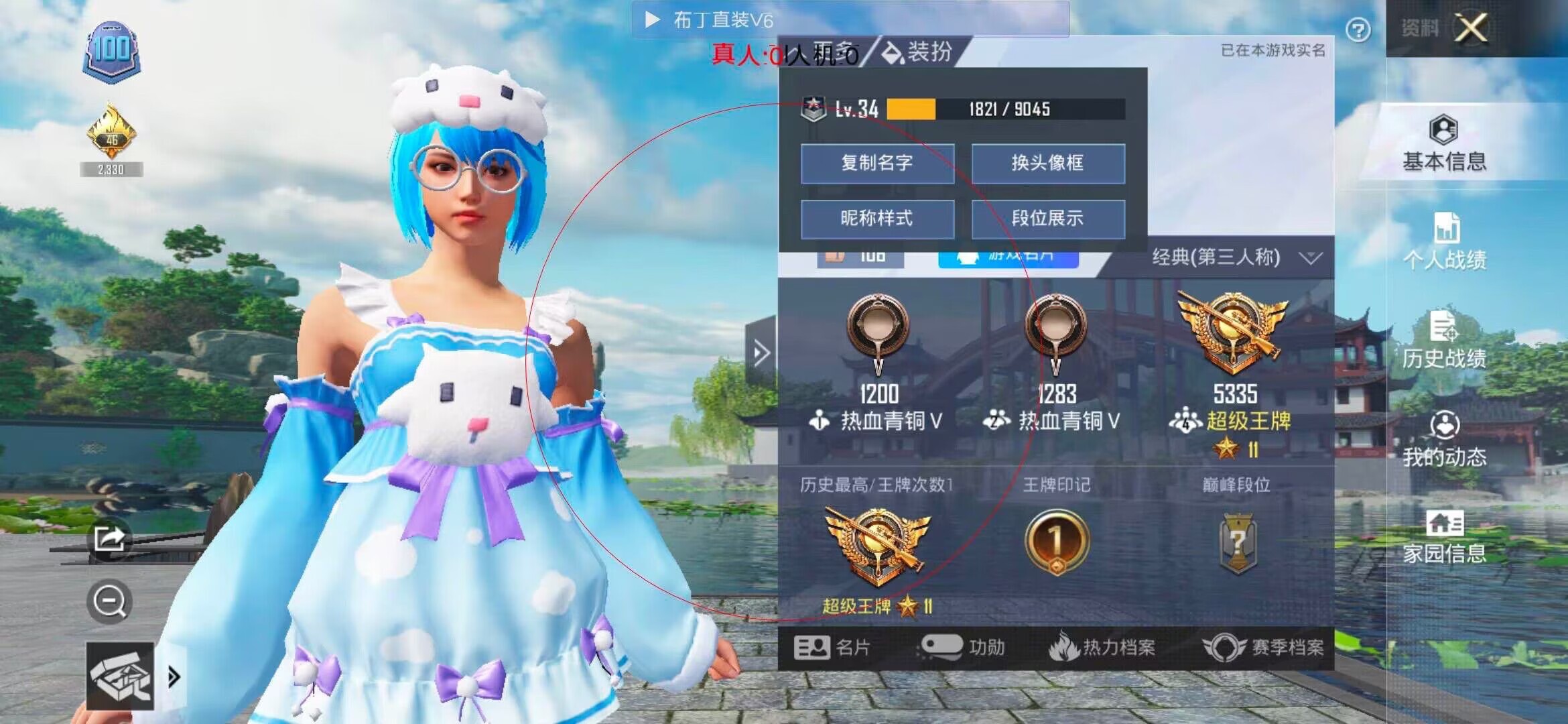Image resolution: width=1568 pixels, height=724 pixels.
Task: Open 家园信息 from the sidebar
Action: pyautogui.click(x=1445, y=540)
